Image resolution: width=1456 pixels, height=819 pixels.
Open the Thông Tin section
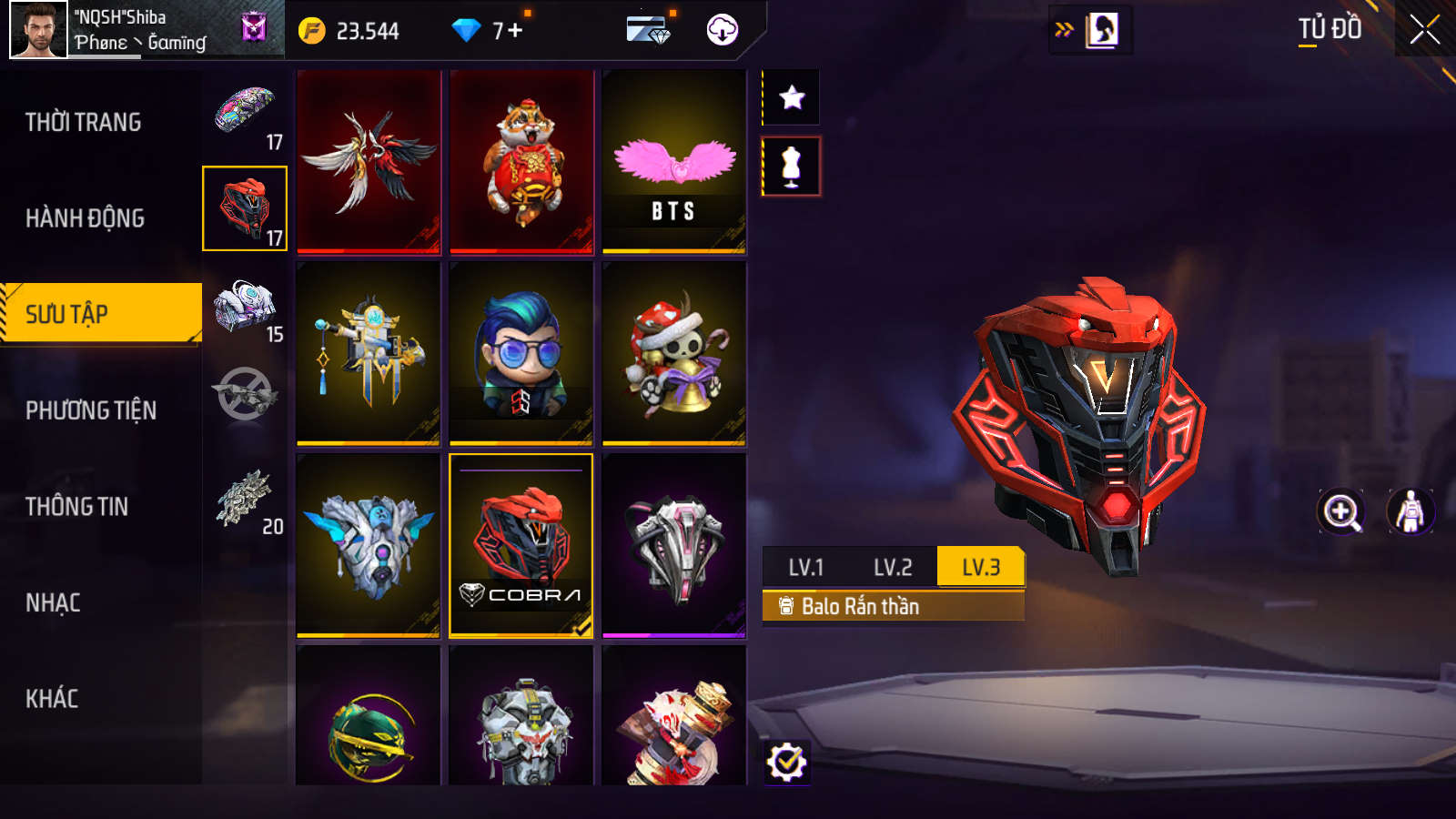[x=77, y=506]
